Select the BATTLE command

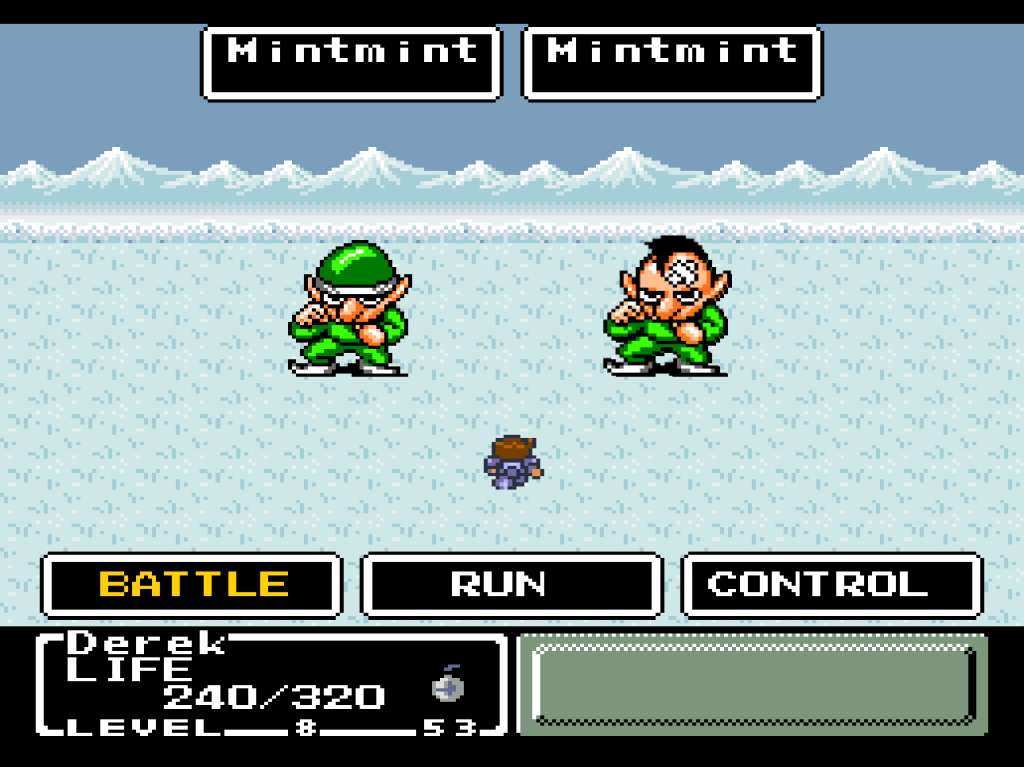pyautogui.click(x=192, y=585)
